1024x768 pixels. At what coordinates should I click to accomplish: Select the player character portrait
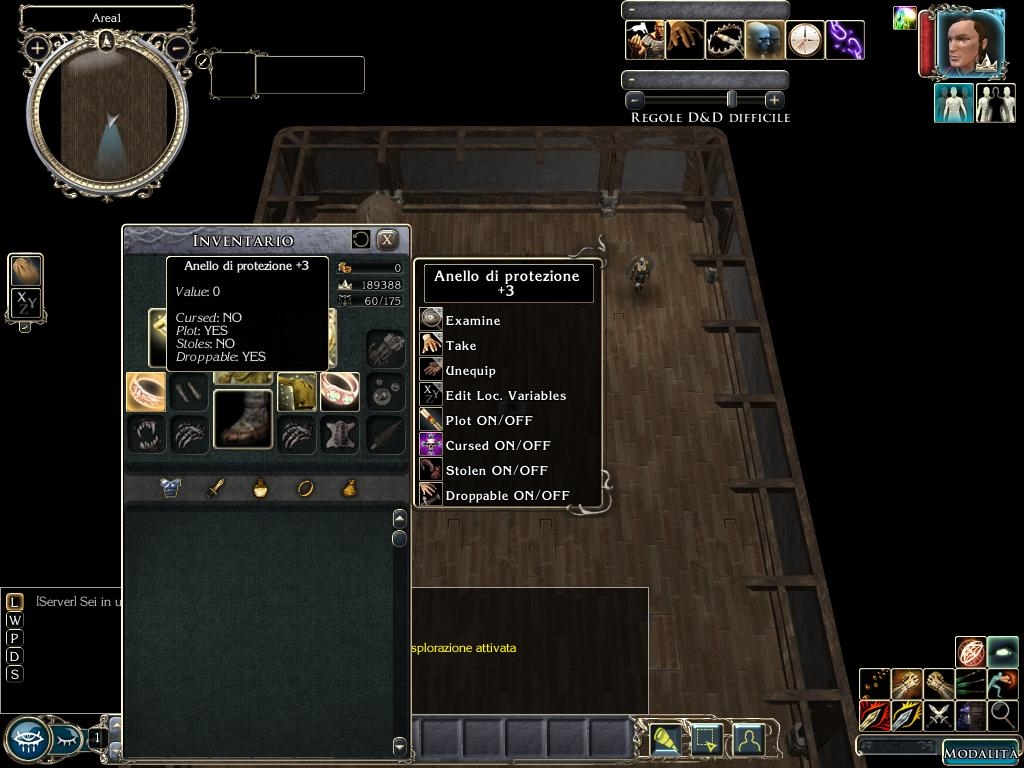[x=970, y=43]
